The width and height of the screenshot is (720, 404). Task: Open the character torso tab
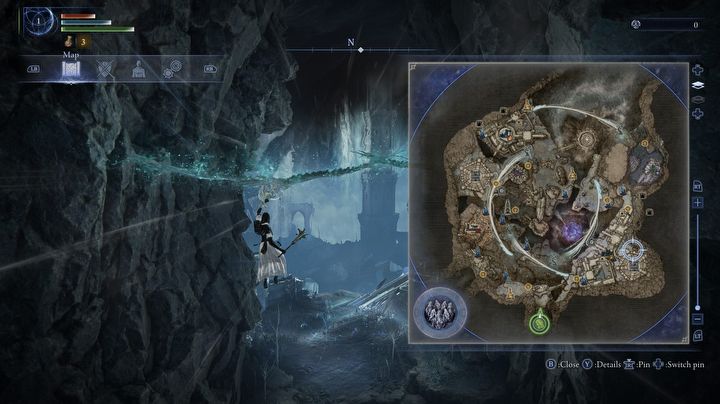tap(137, 70)
